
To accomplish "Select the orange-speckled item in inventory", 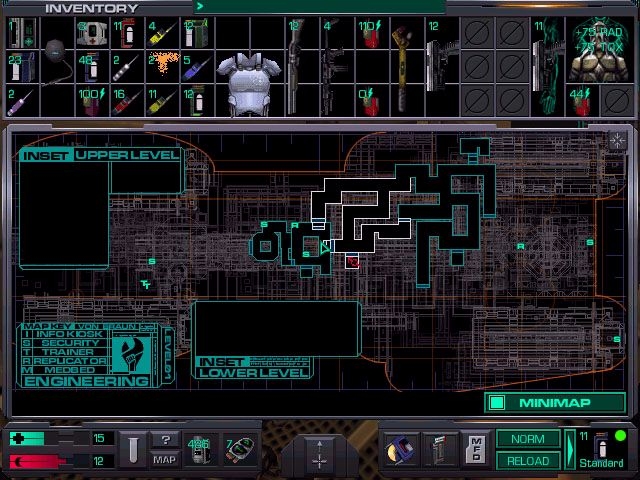I will pyautogui.click(x=164, y=67).
